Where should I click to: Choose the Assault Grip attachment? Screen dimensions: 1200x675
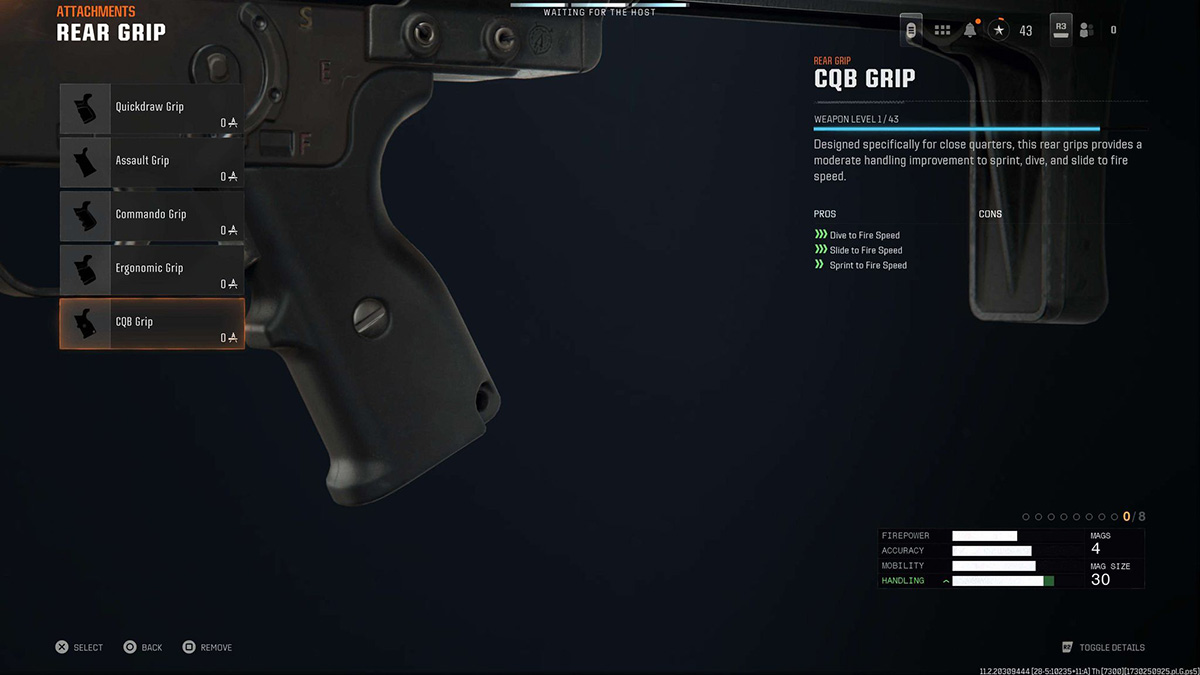pyautogui.click(x=151, y=162)
